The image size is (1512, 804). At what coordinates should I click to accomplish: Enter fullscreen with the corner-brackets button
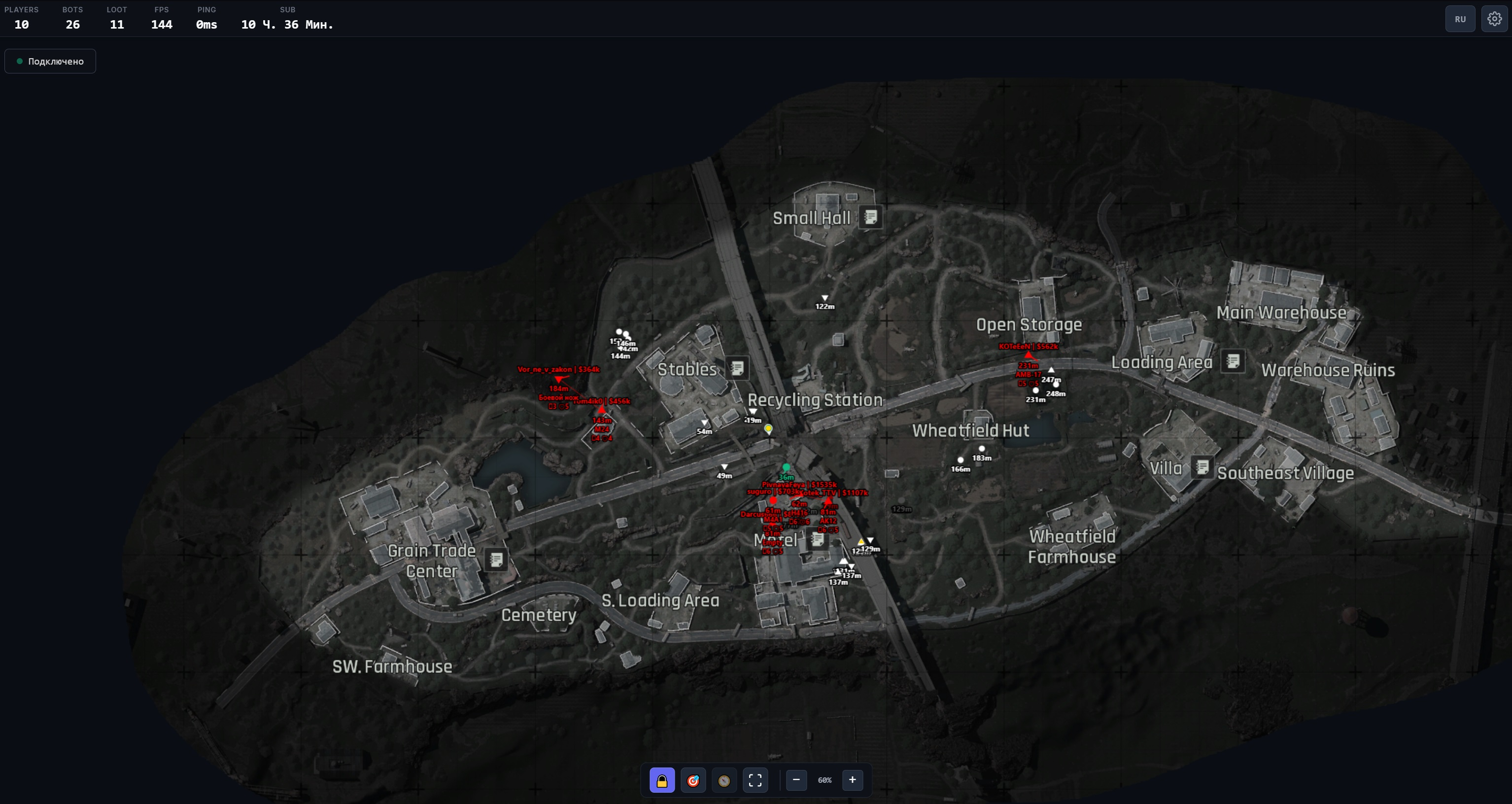[x=755, y=780]
